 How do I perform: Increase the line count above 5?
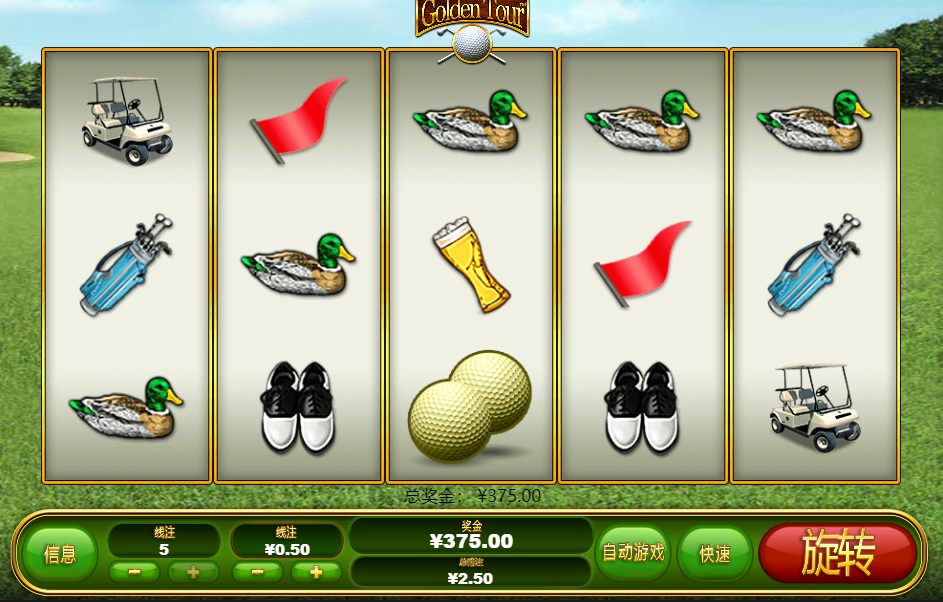(x=193, y=572)
